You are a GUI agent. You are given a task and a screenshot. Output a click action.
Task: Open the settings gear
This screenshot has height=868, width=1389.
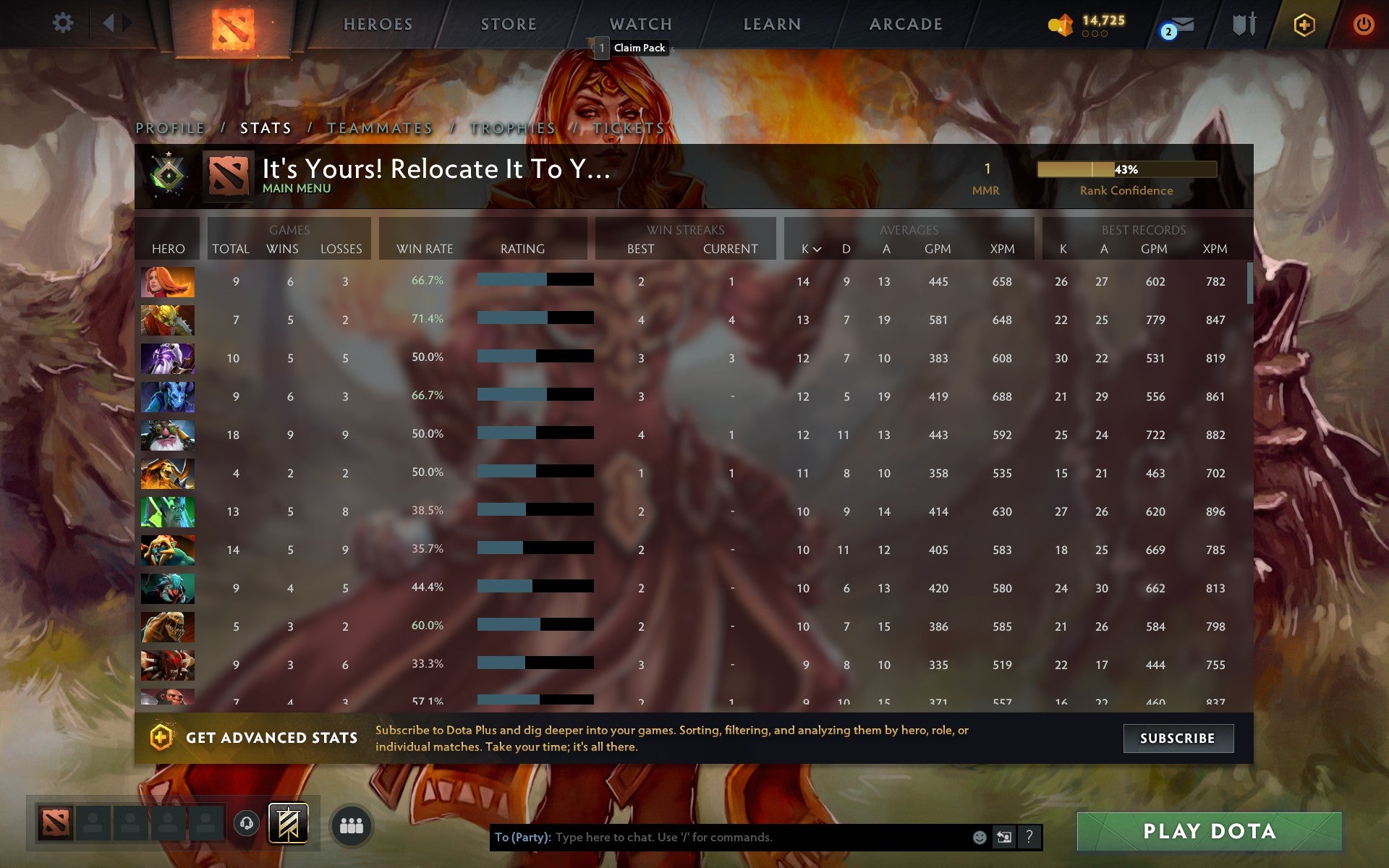point(64,23)
